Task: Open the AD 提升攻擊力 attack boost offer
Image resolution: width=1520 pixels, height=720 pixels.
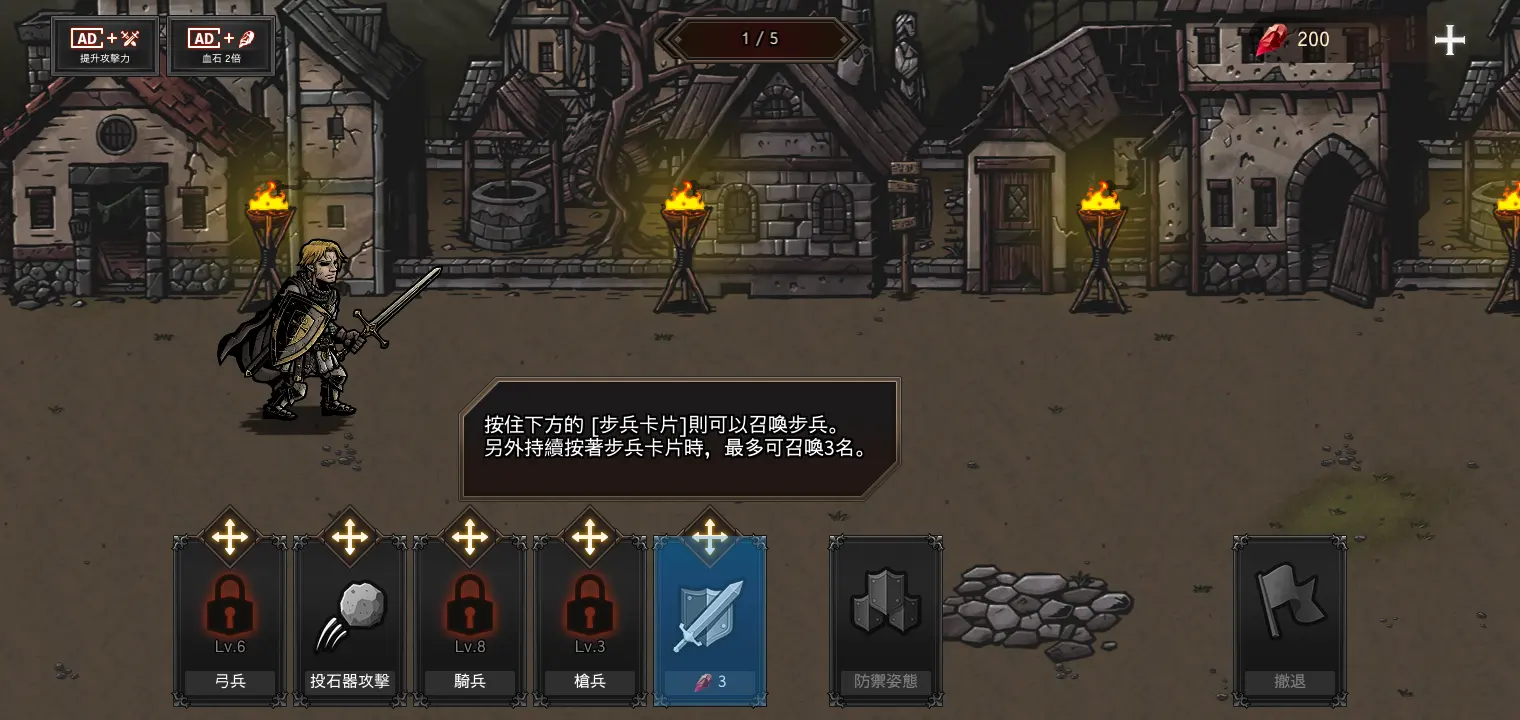Action: [x=103, y=44]
